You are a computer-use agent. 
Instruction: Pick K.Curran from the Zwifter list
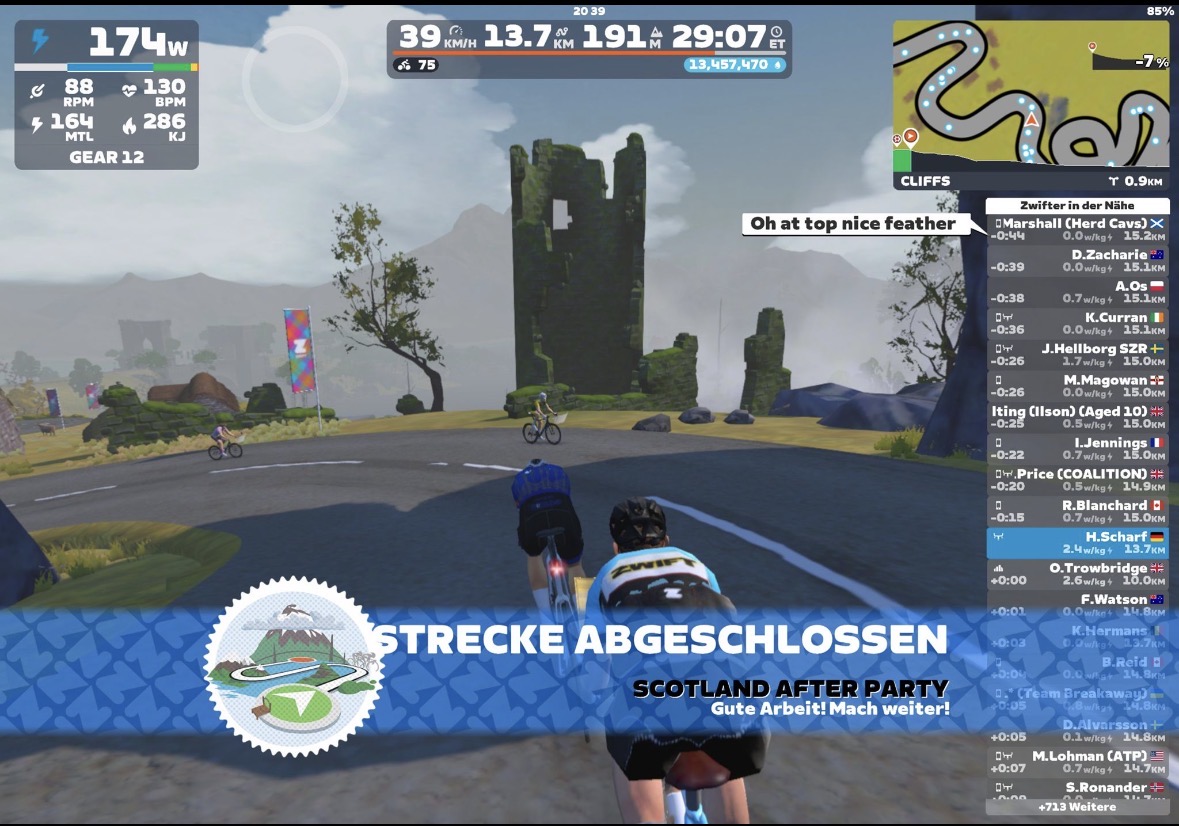point(1077,323)
